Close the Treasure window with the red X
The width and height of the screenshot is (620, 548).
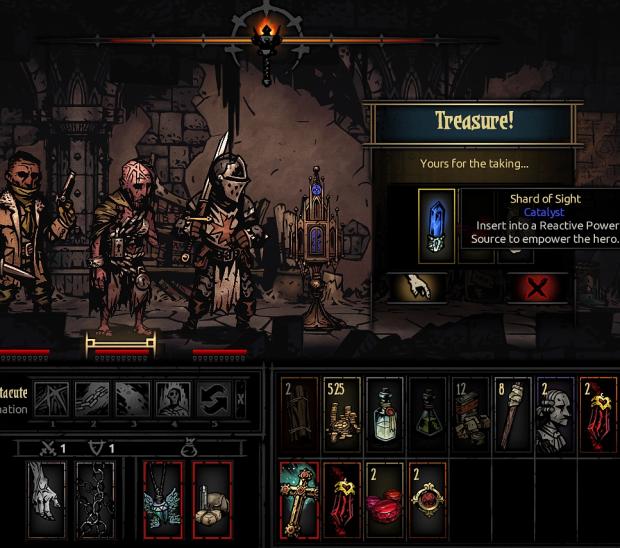coord(537,288)
